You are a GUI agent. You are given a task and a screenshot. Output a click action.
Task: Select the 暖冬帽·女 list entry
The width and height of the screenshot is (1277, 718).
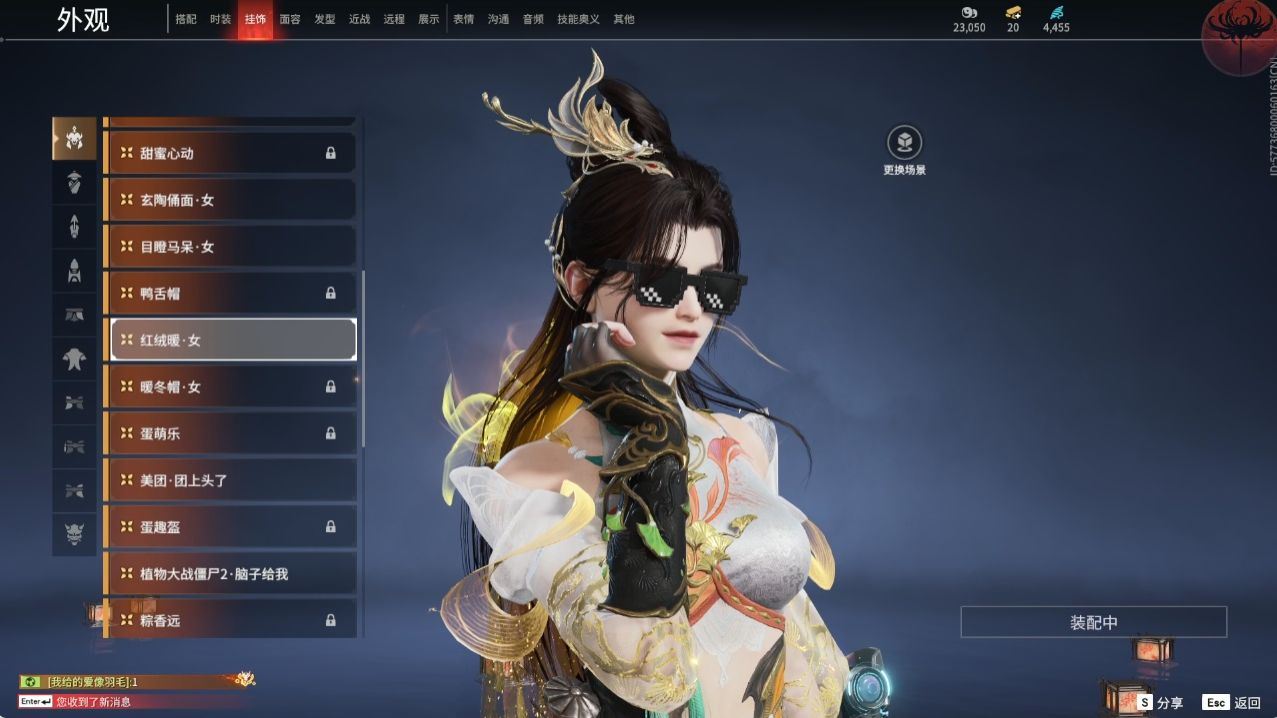pos(230,387)
